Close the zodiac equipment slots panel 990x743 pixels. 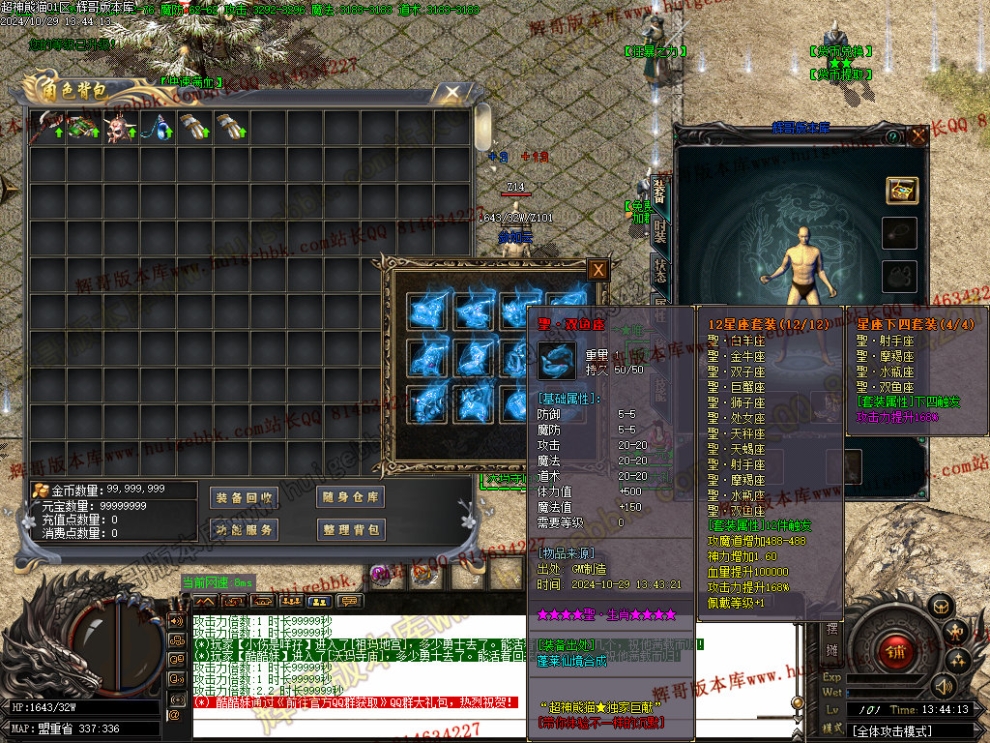click(597, 269)
